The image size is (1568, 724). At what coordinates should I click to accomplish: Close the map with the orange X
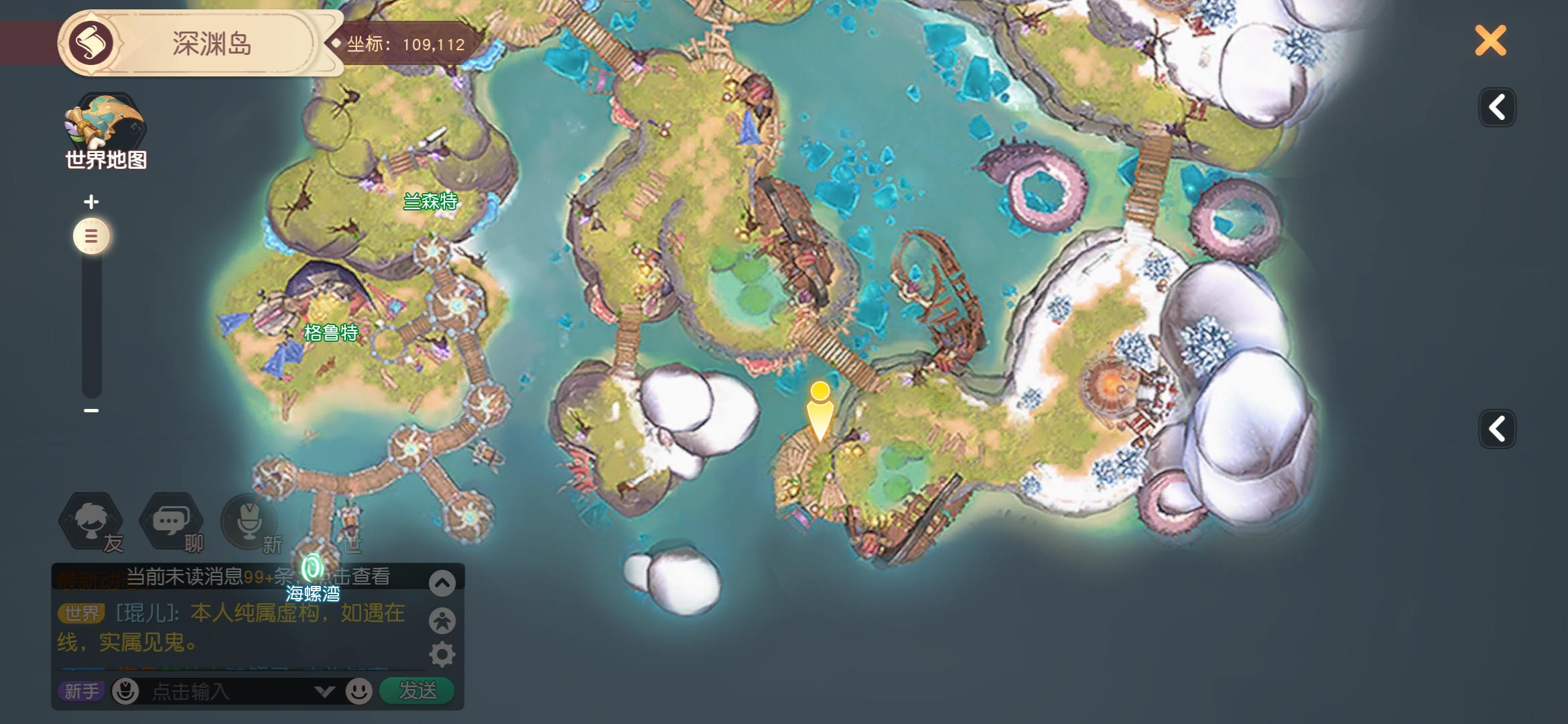coord(1490,41)
